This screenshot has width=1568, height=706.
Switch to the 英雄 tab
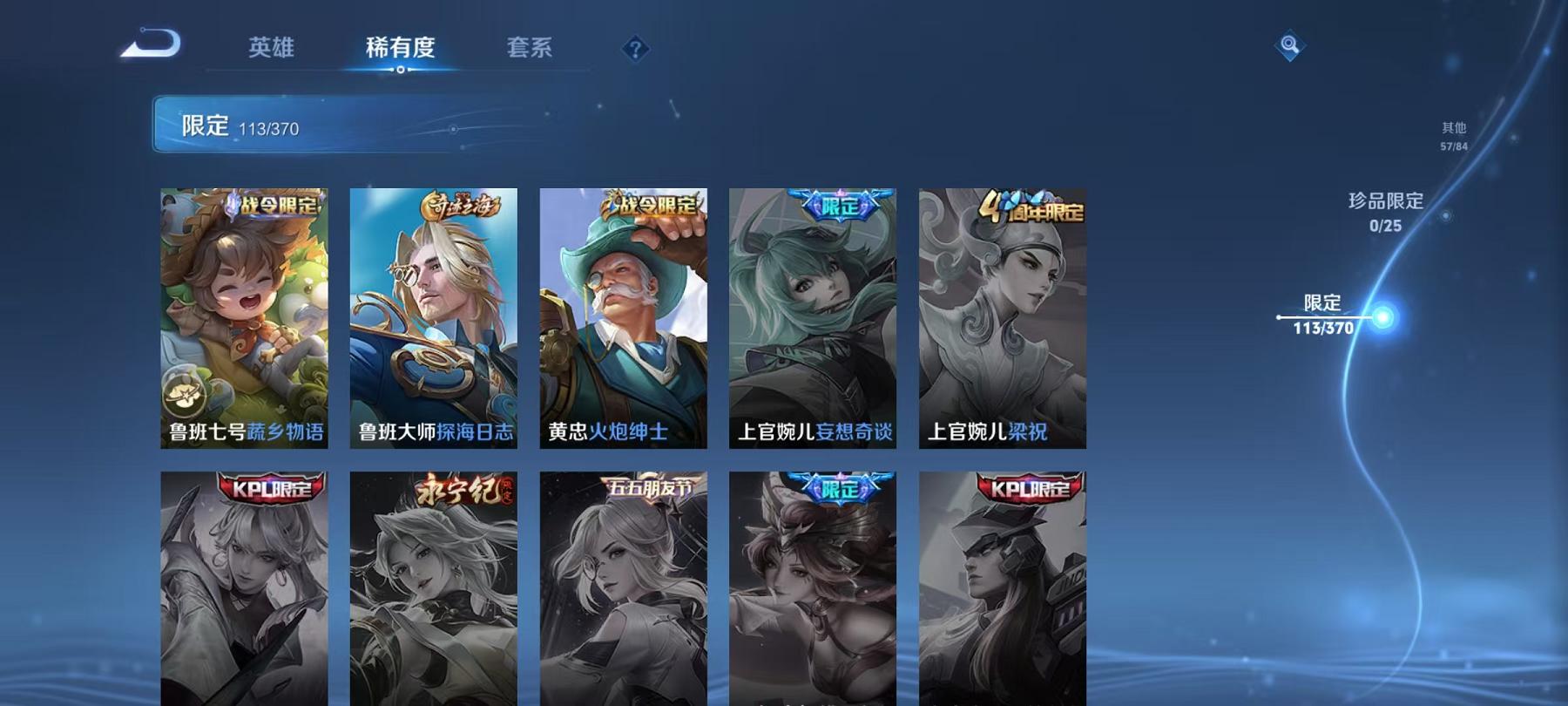coord(271,50)
